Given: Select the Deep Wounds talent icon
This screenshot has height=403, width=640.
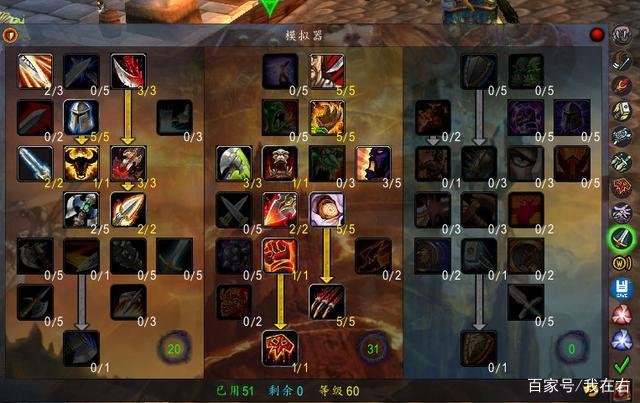Looking at the screenshot, I should click(129, 162).
